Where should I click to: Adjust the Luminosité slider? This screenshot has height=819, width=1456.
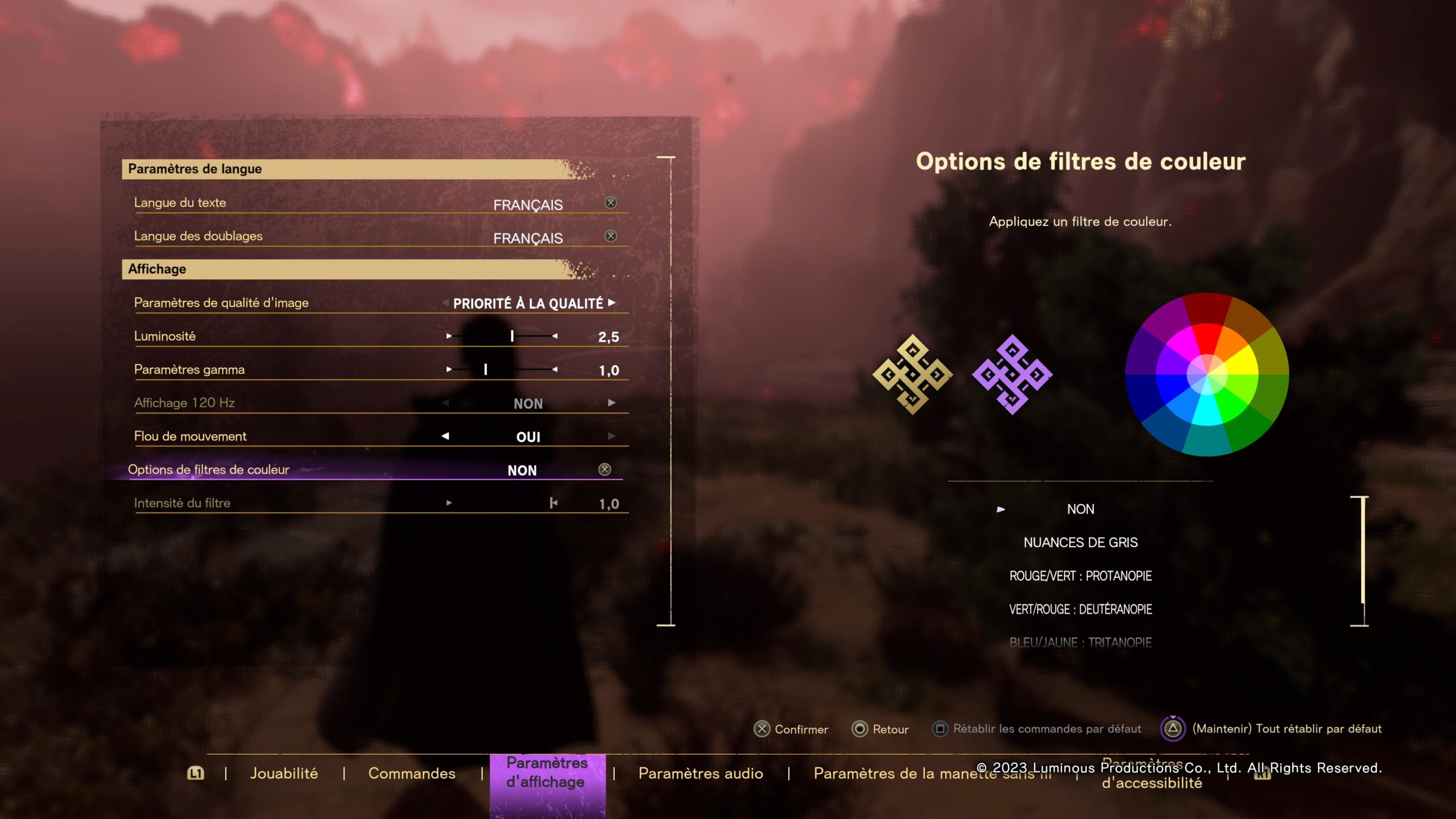tap(512, 336)
